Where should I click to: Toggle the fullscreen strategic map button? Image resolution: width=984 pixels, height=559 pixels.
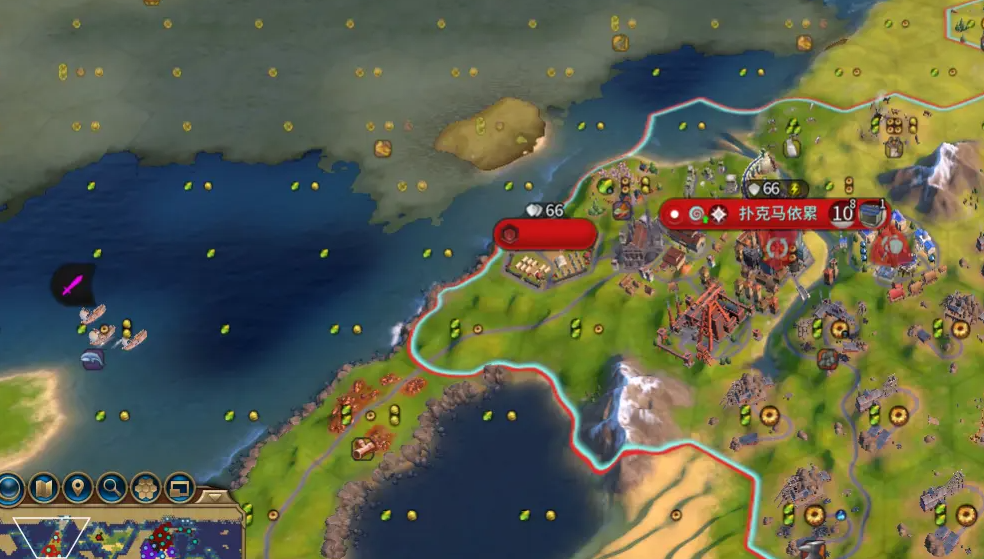pos(179,489)
